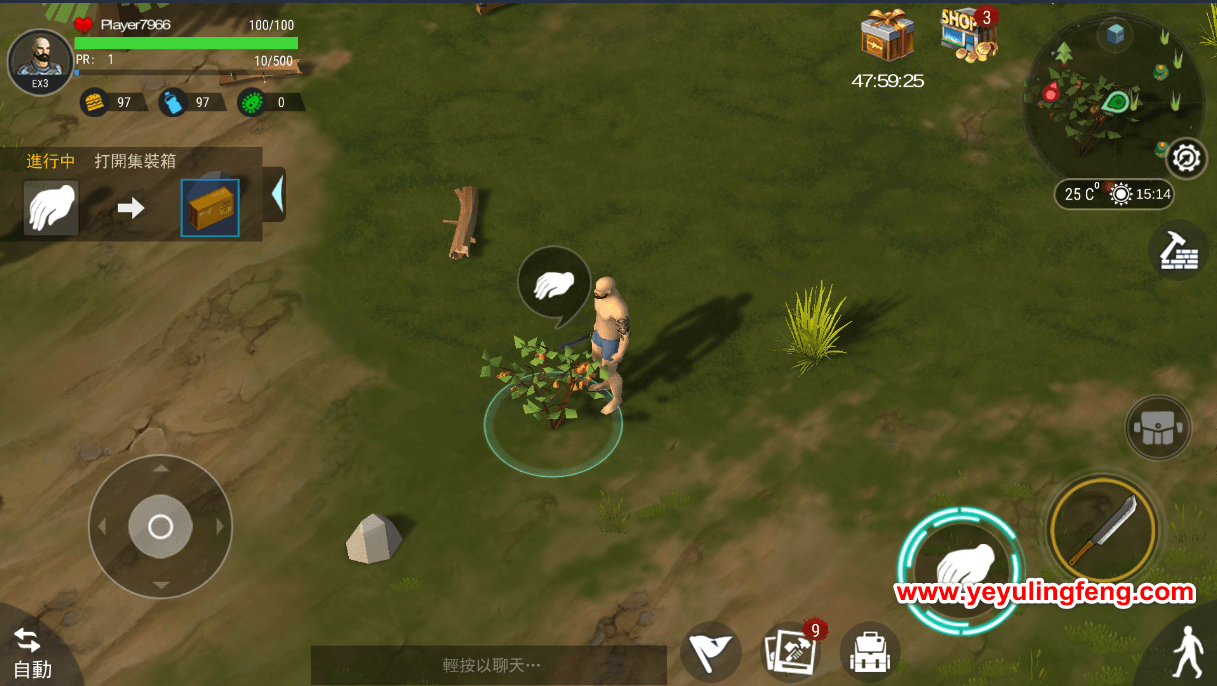This screenshot has height=686, width=1217.
Task: Collapse the quest tracker panel arrow
Action: coord(276,192)
